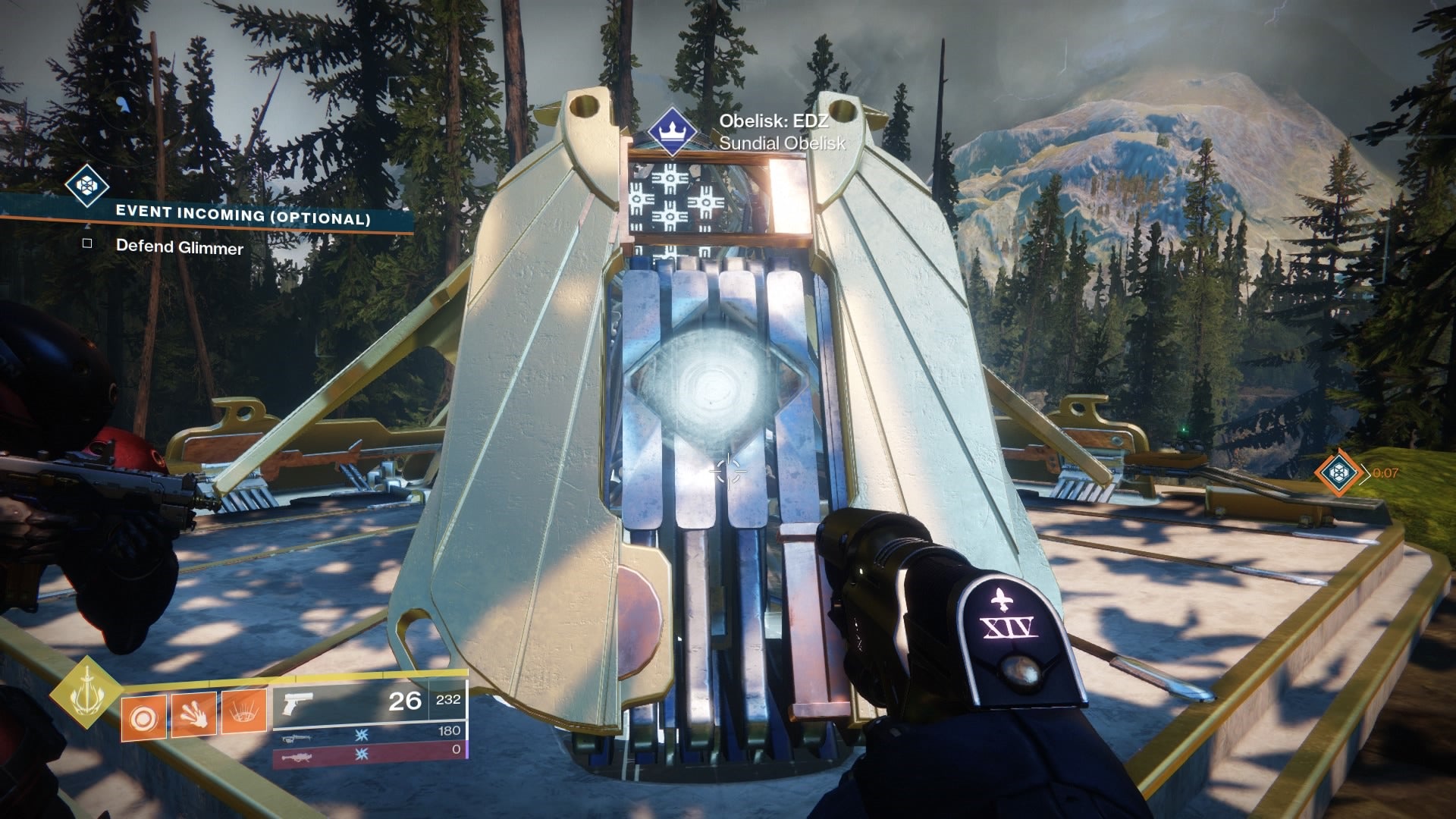This screenshot has width=1456, height=819.
Task: Trigger the third orange class ability icon
Action: [243, 712]
